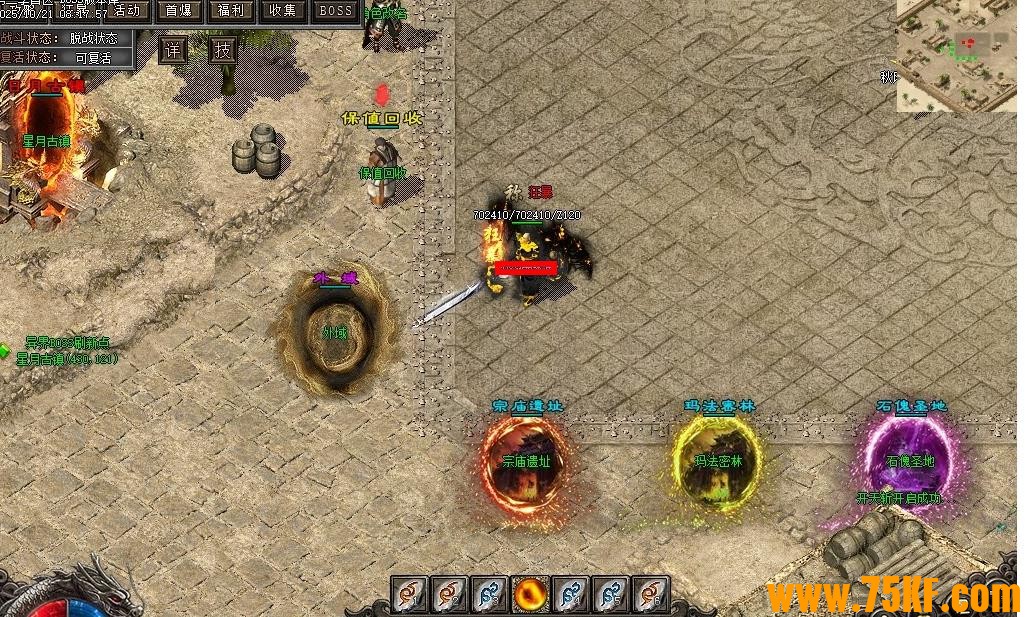Use the orange swirl scroll numbered 6

650,594
